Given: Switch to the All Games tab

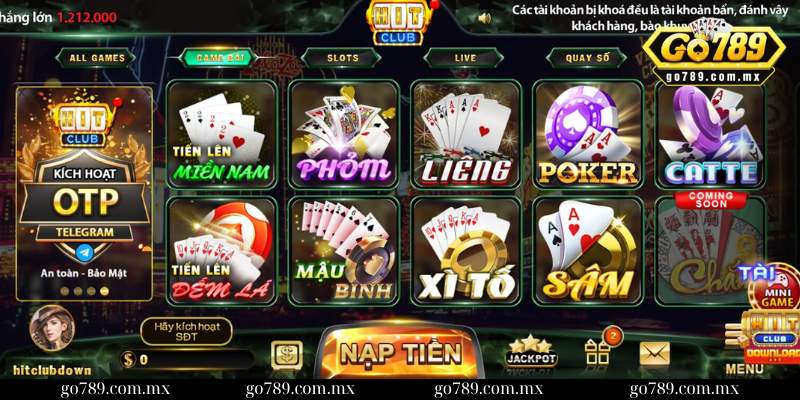Looking at the screenshot, I should [x=97, y=58].
